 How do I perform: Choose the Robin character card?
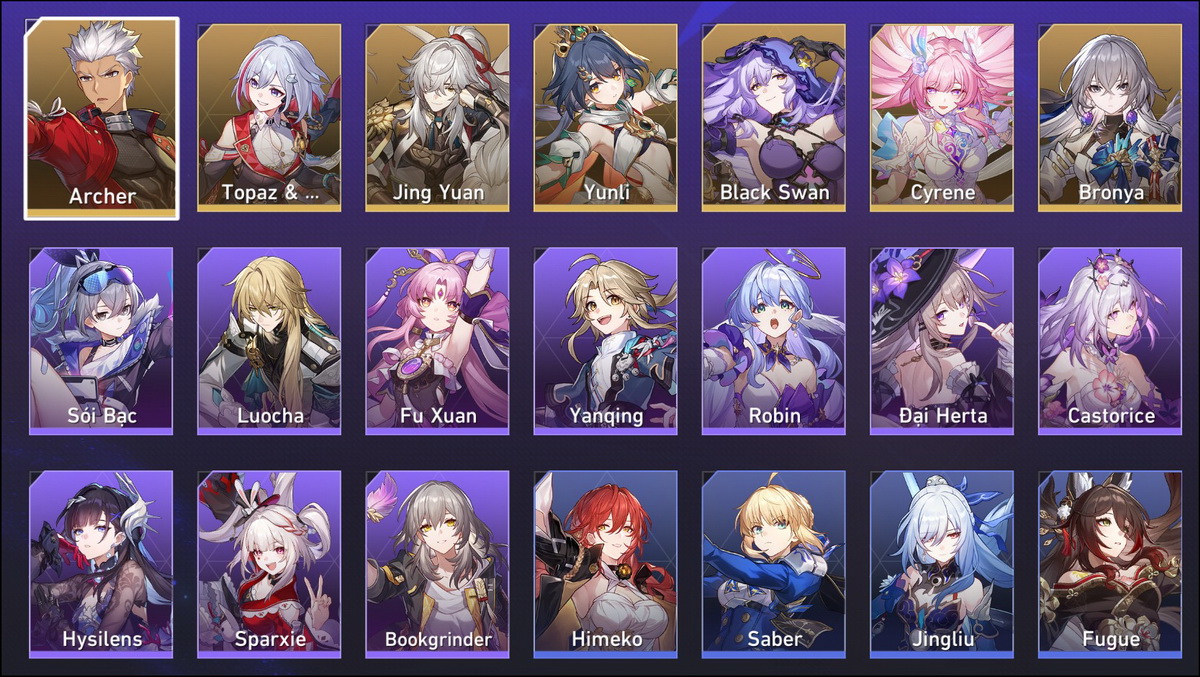773,341
